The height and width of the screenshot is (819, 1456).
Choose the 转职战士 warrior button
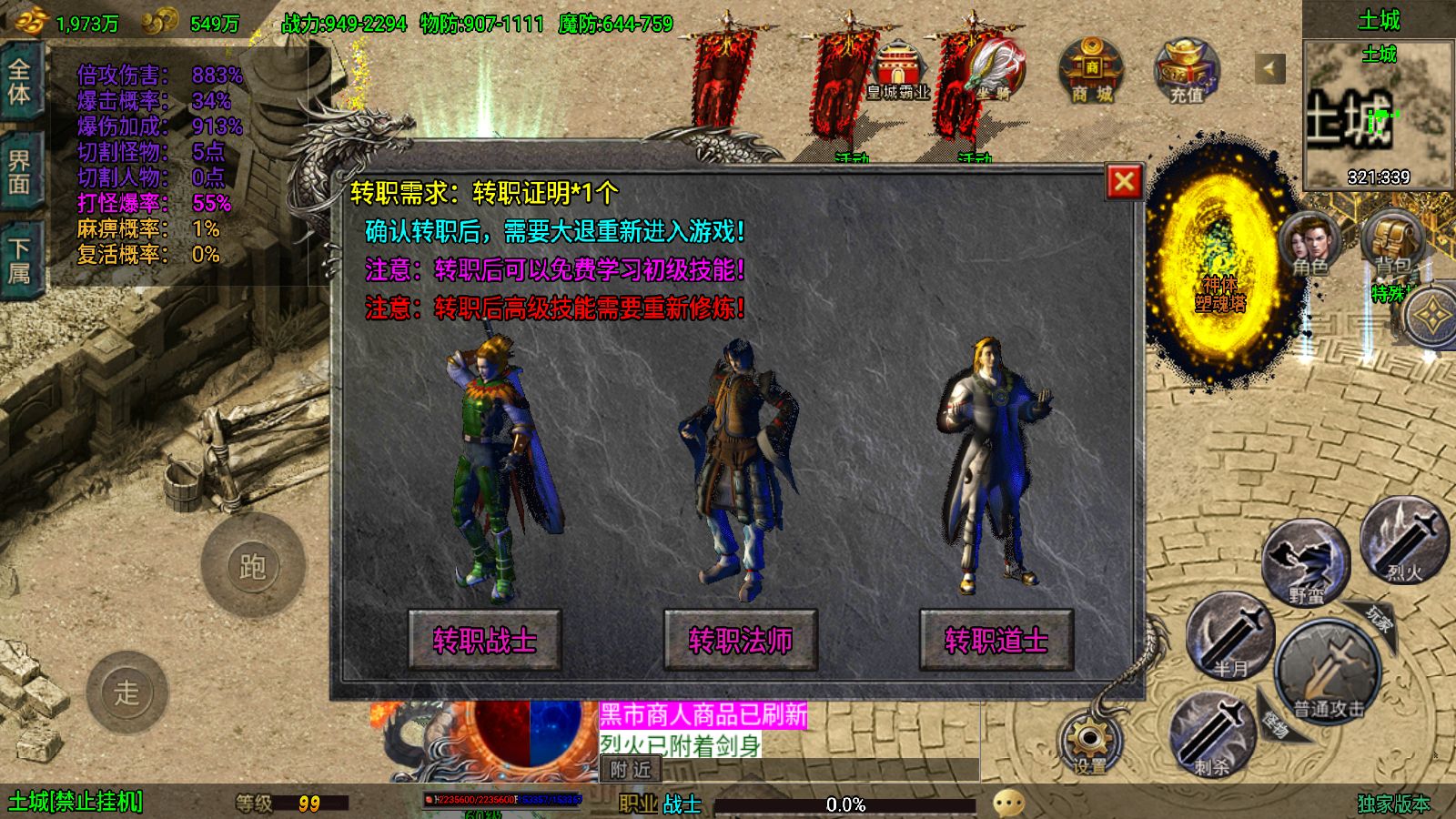(x=484, y=640)
